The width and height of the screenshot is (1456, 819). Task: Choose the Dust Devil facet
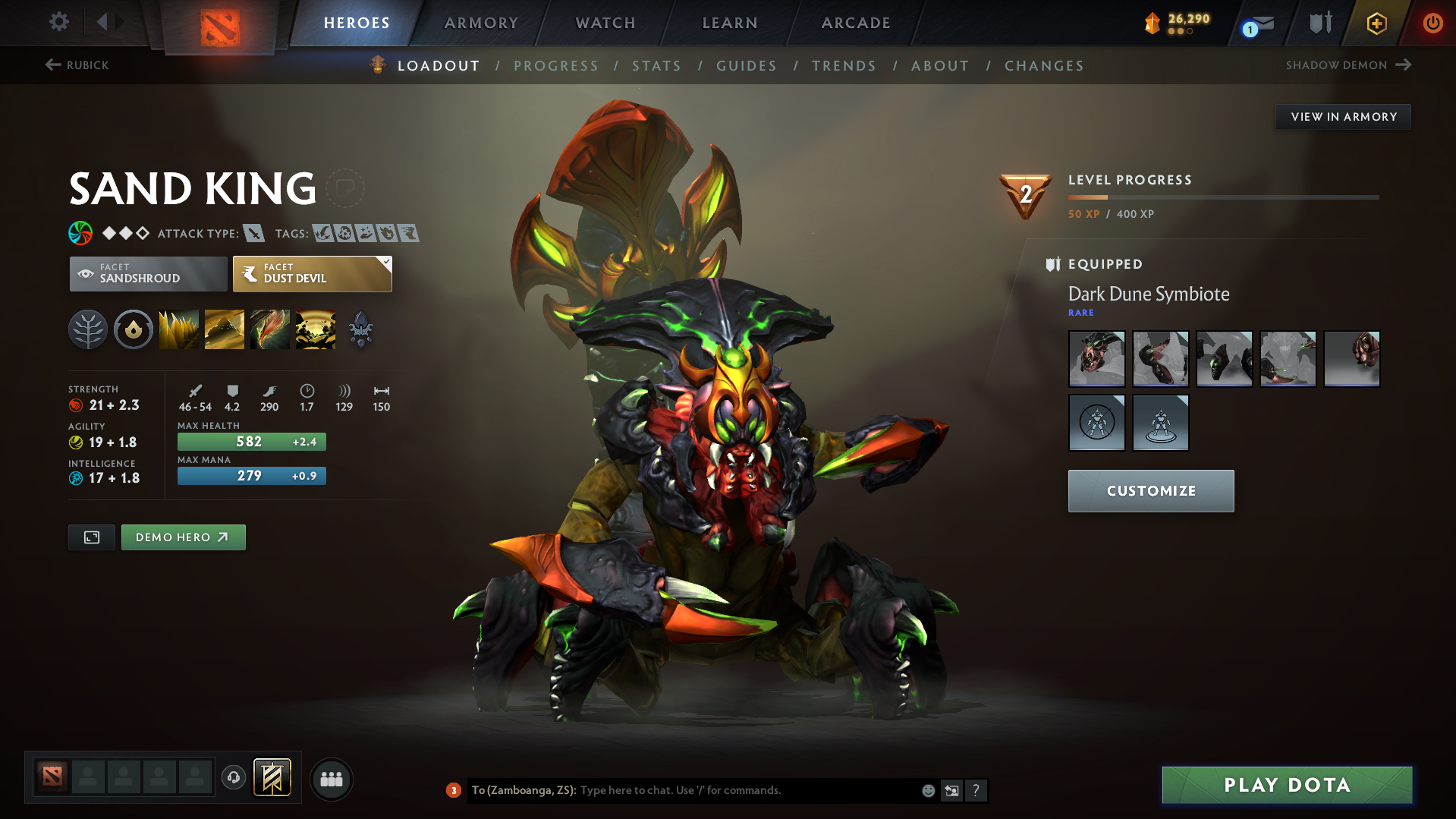coord(312,274)
